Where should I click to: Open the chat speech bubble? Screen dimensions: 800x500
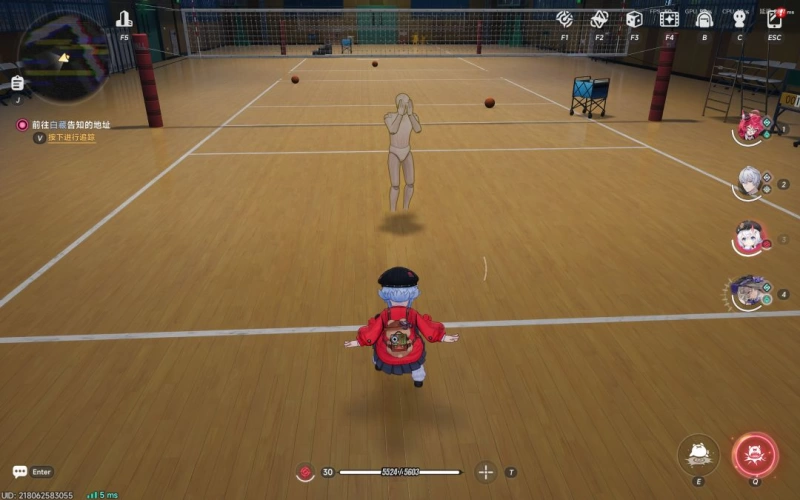(20, 472)
